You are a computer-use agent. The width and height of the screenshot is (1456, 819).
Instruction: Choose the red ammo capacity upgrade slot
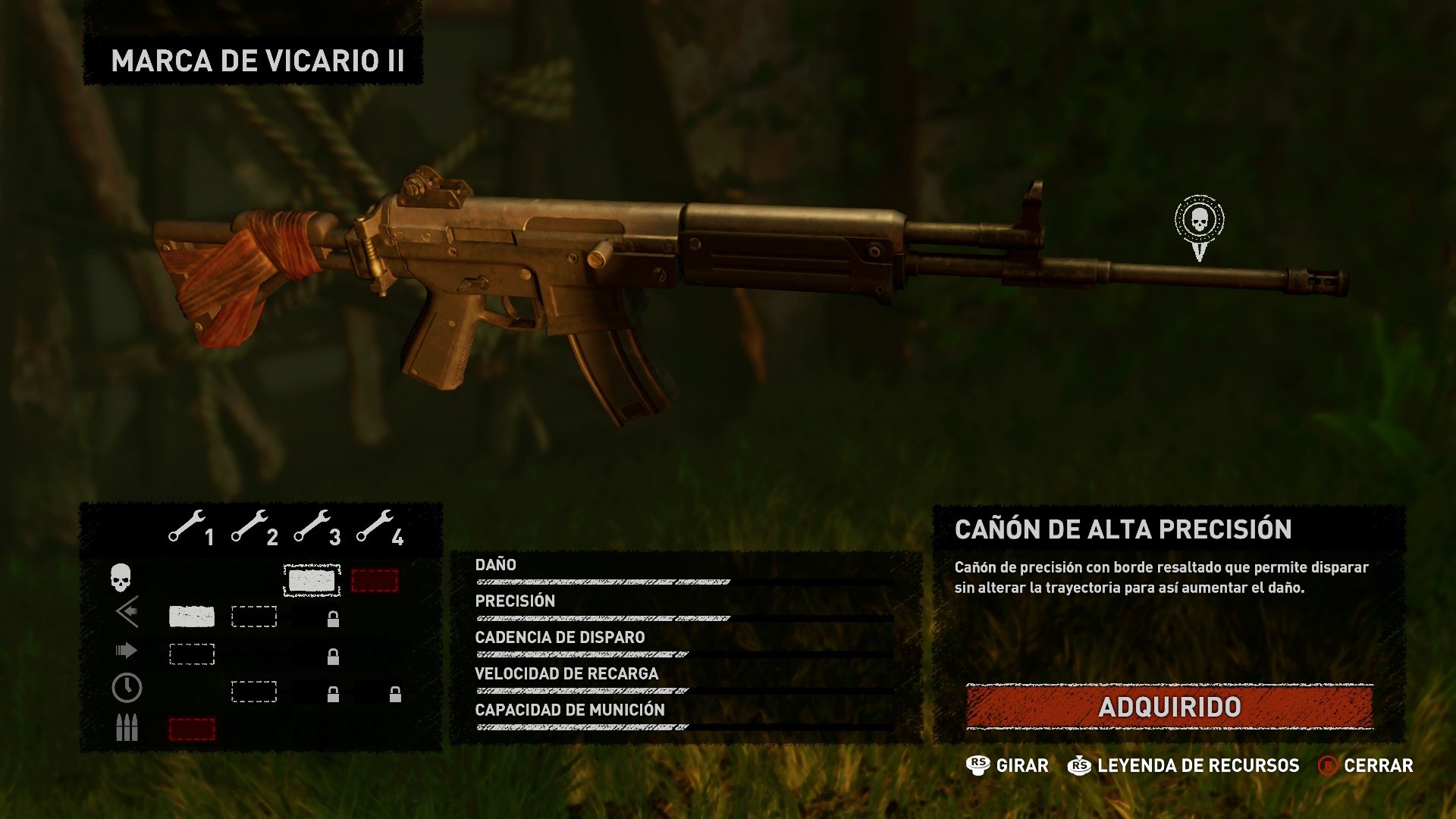pos(192,730)
